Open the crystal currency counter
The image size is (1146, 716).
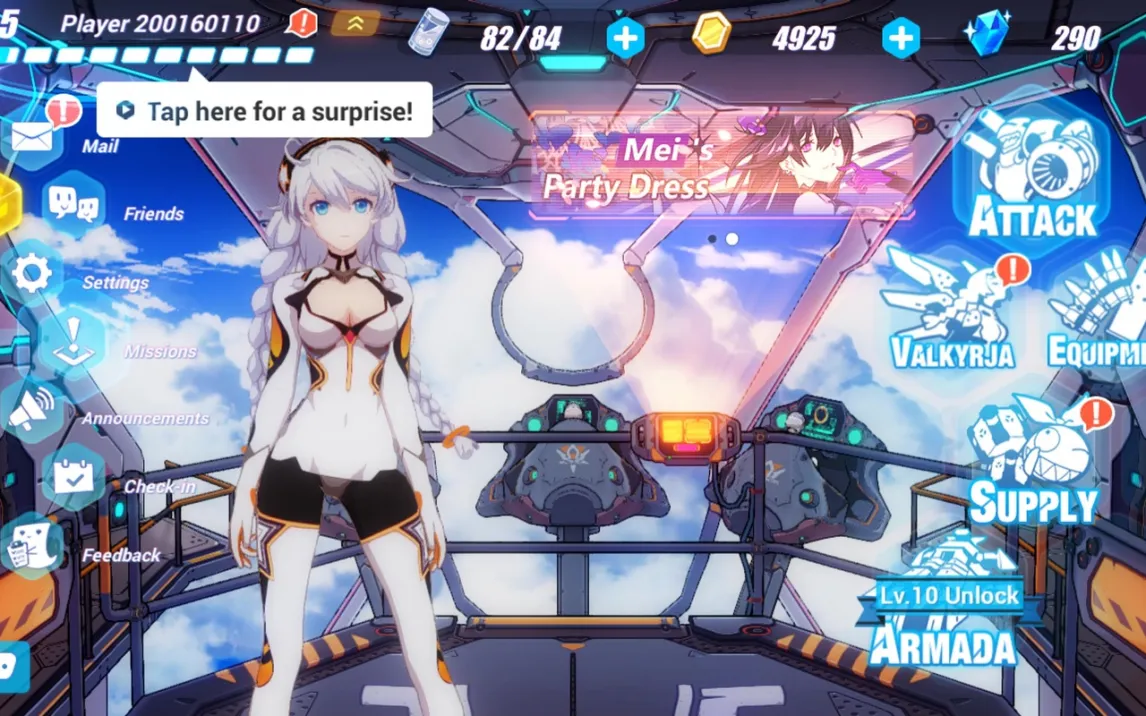1050,38
